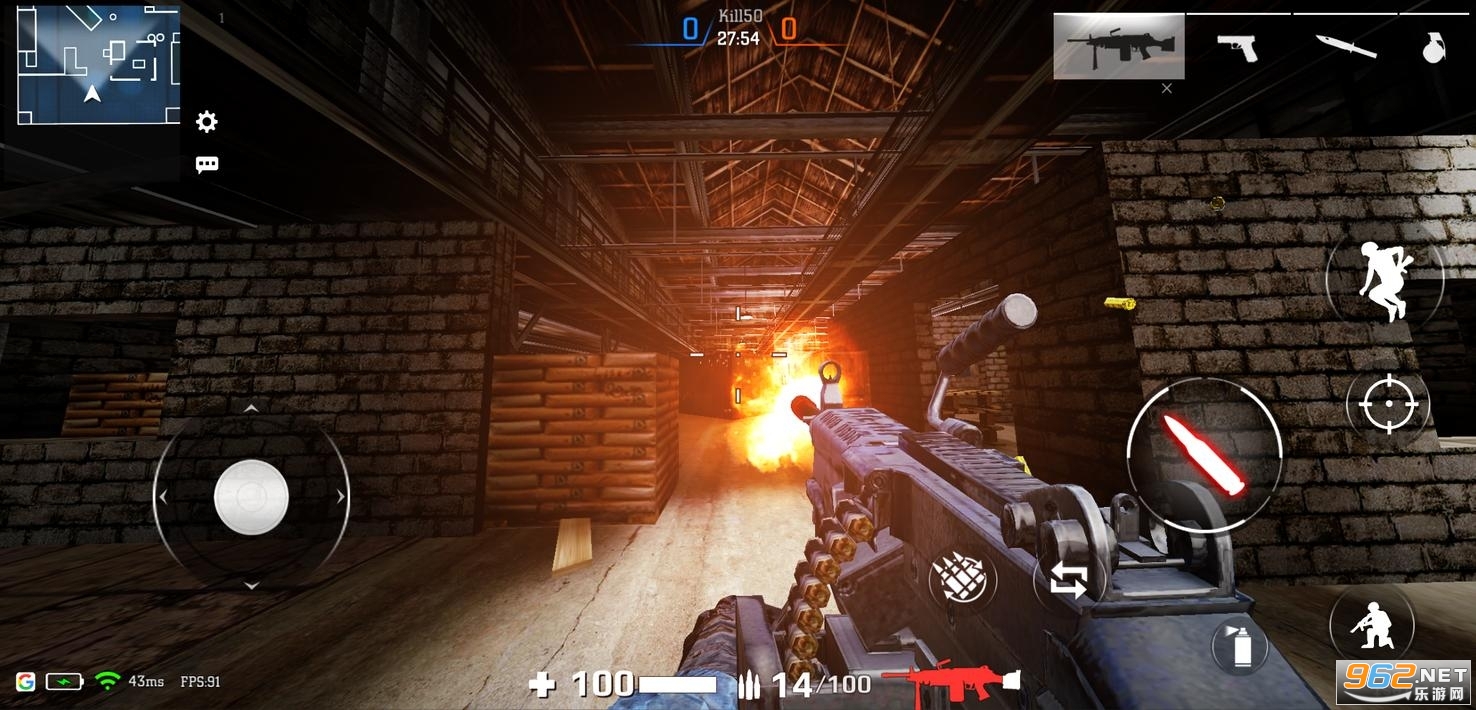
Task: Fire using the red bullet button
Action: coord(1204,454)
